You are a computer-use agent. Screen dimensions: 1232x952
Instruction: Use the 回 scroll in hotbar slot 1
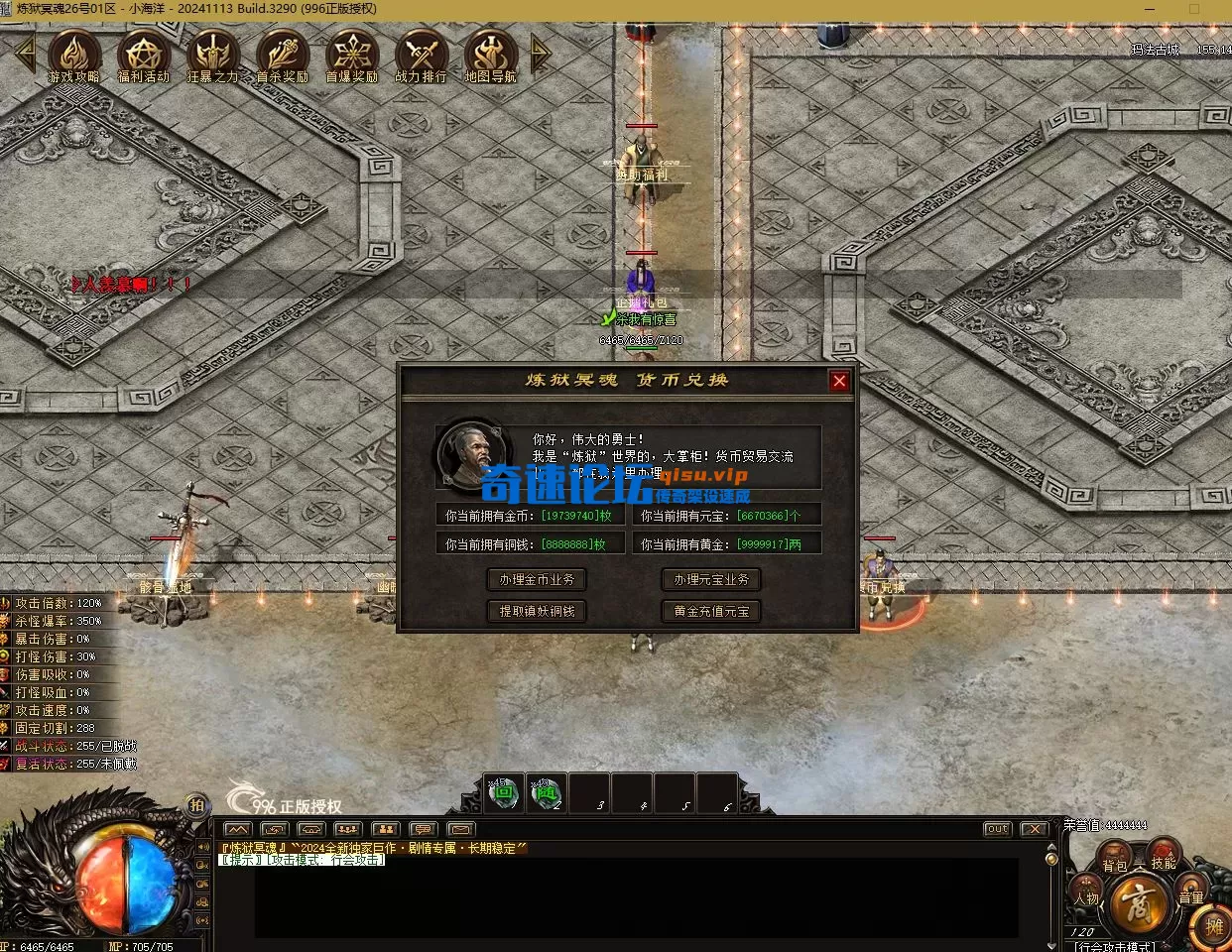point(504,793)
